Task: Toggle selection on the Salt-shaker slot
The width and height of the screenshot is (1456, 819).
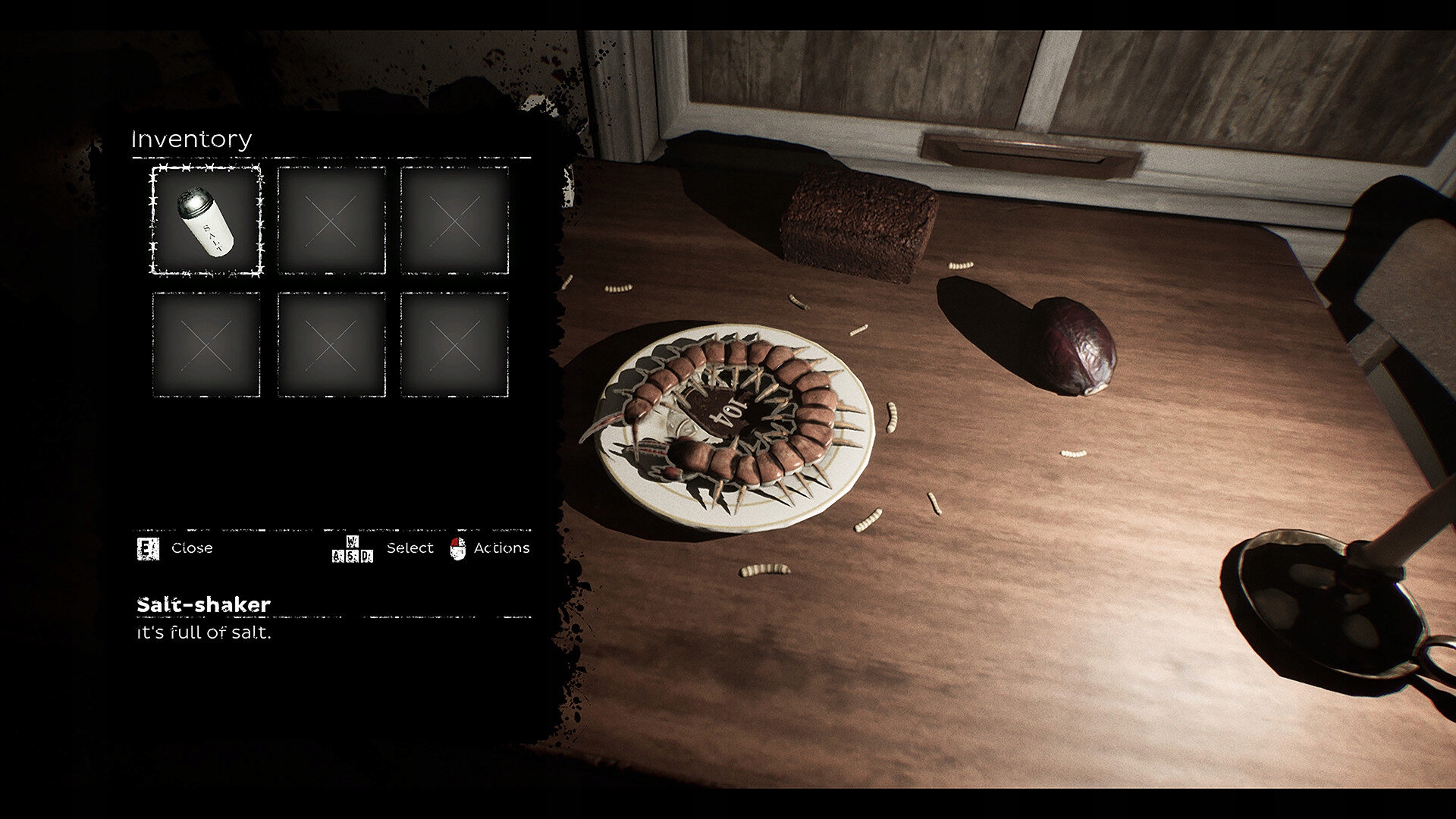Action: [x=205, y=221]
